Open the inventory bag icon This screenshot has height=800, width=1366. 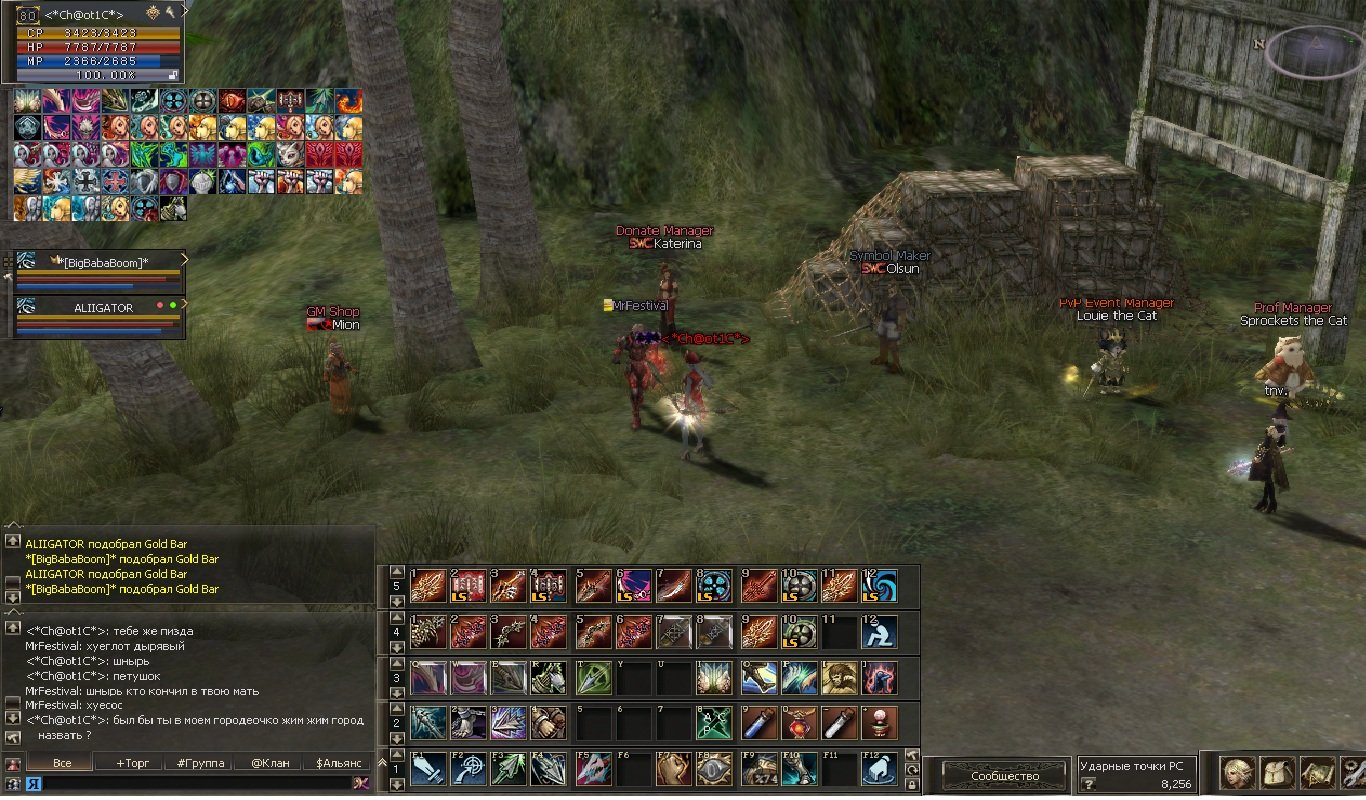pos(1278,772)
